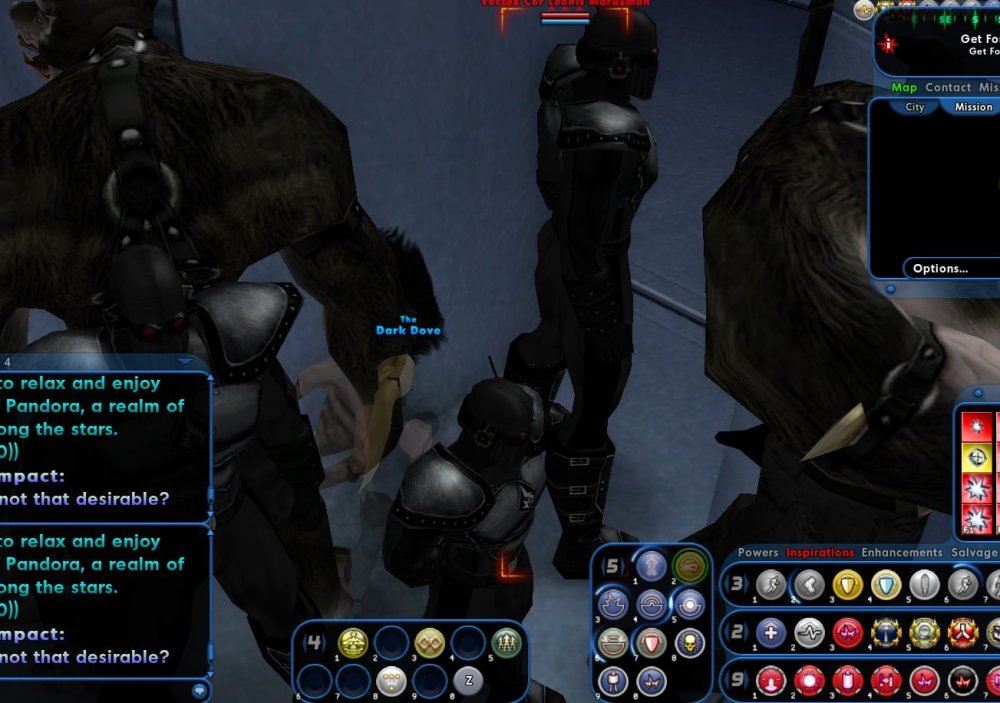
Task: Activate the linked diamonds power icon
Action: 430,643
